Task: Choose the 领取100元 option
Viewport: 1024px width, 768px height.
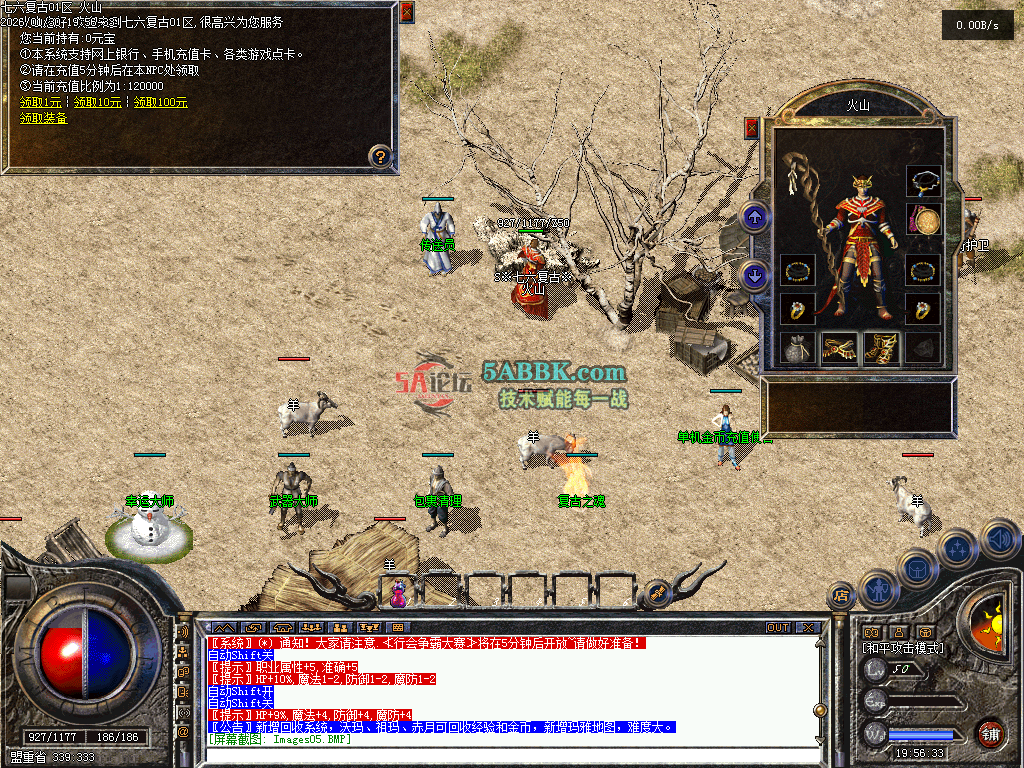Action: [160, 102]
